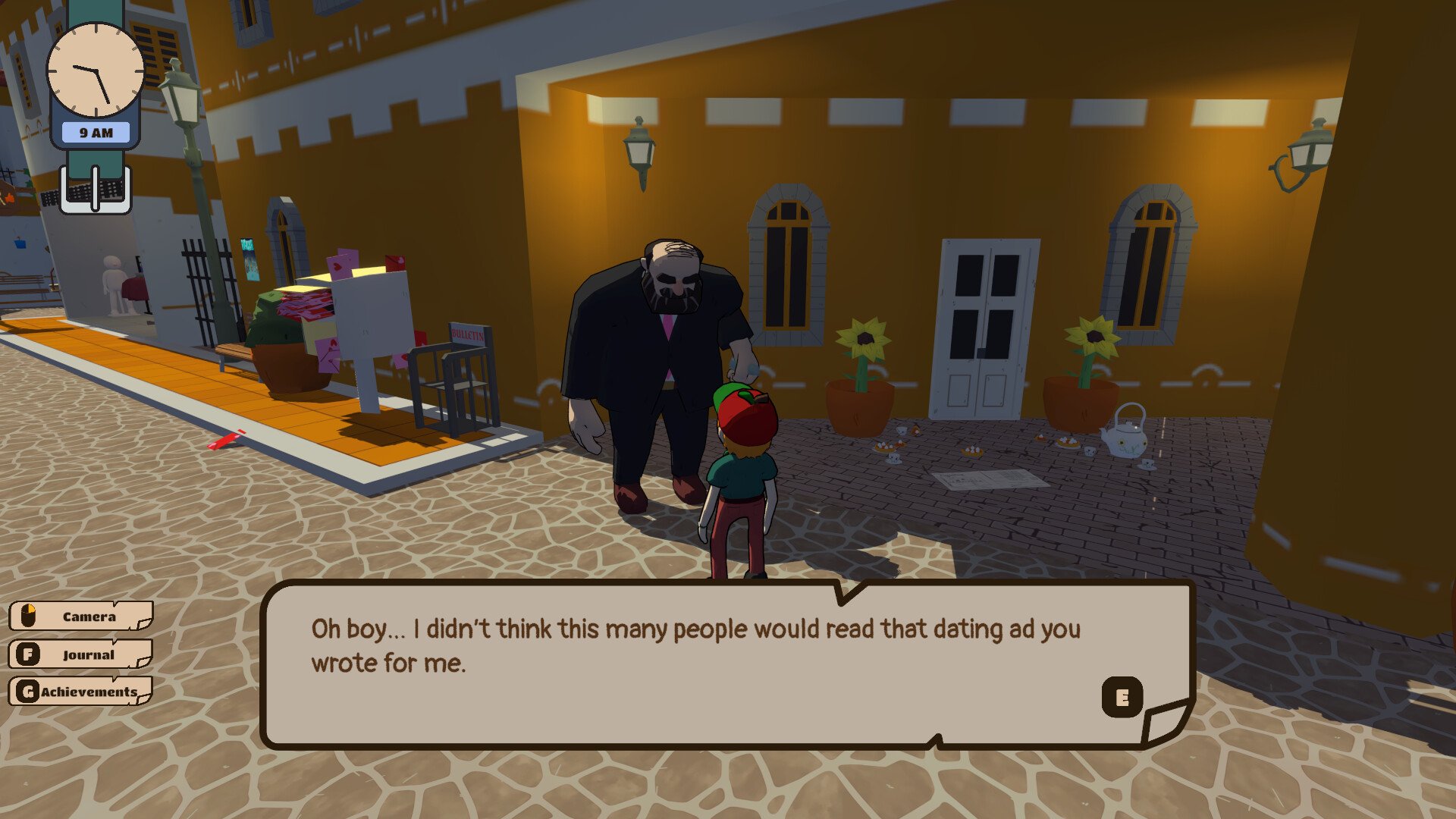
Task: Advance the dialogue speech box
Action: click(1122, 696)
